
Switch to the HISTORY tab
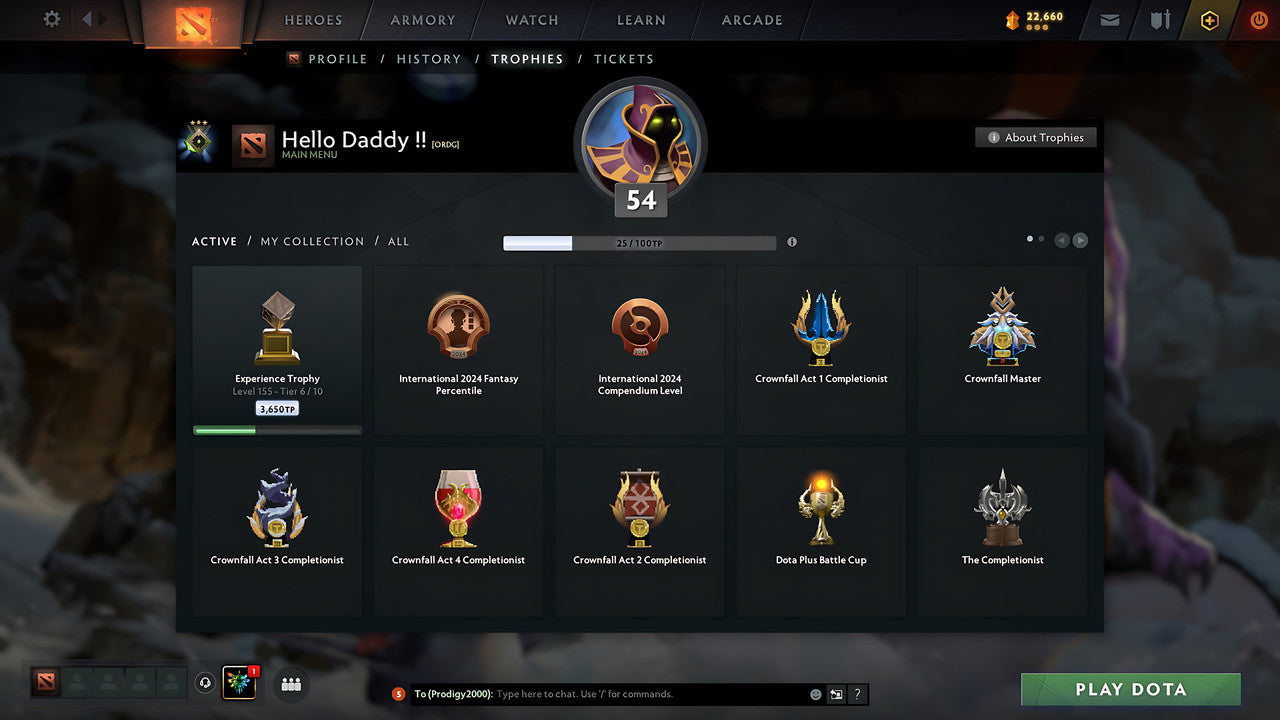(428, 59)
